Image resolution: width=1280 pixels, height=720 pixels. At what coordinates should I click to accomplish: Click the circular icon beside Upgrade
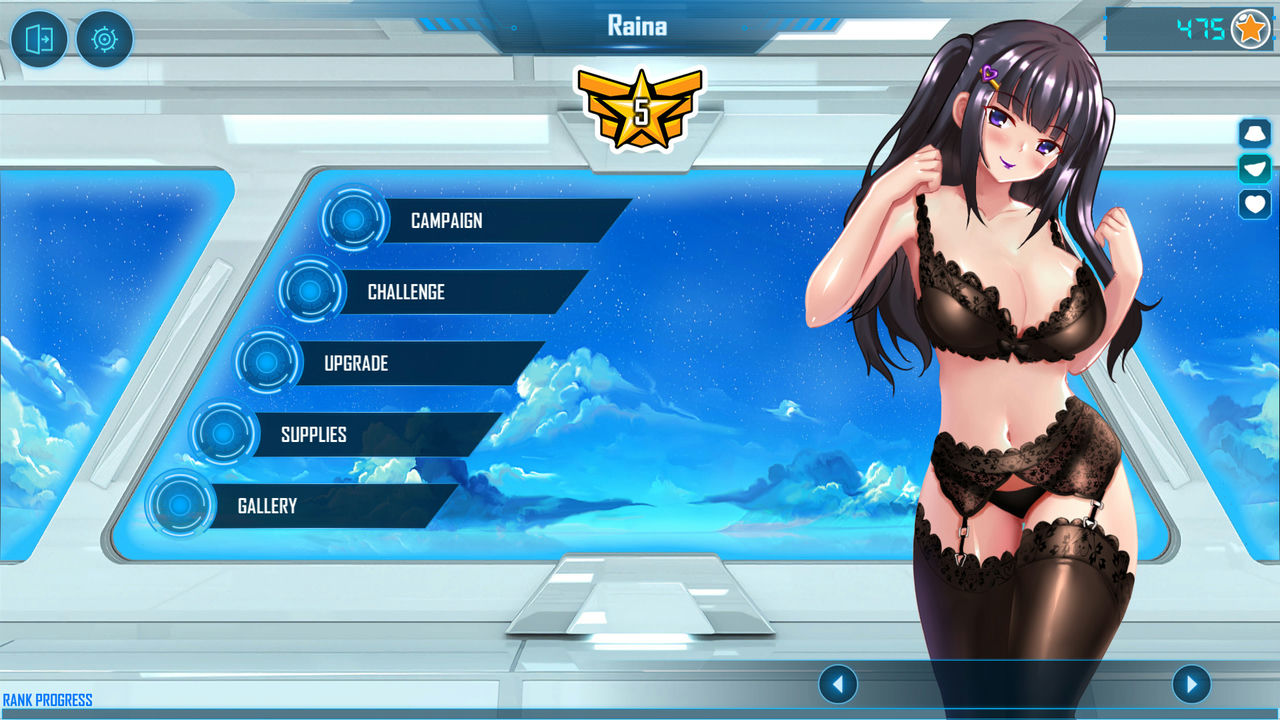(266, 363)
